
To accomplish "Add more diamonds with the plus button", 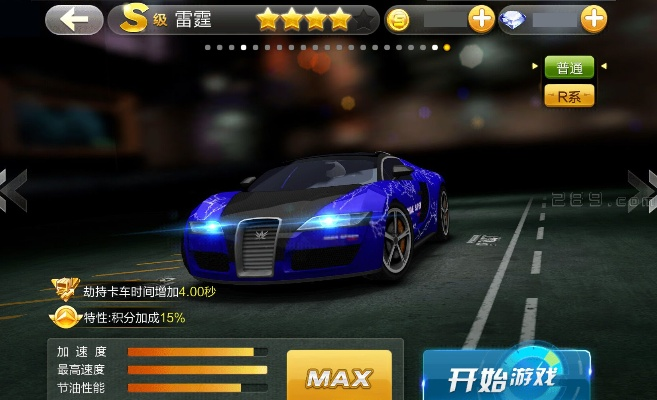I will (593, 19).
